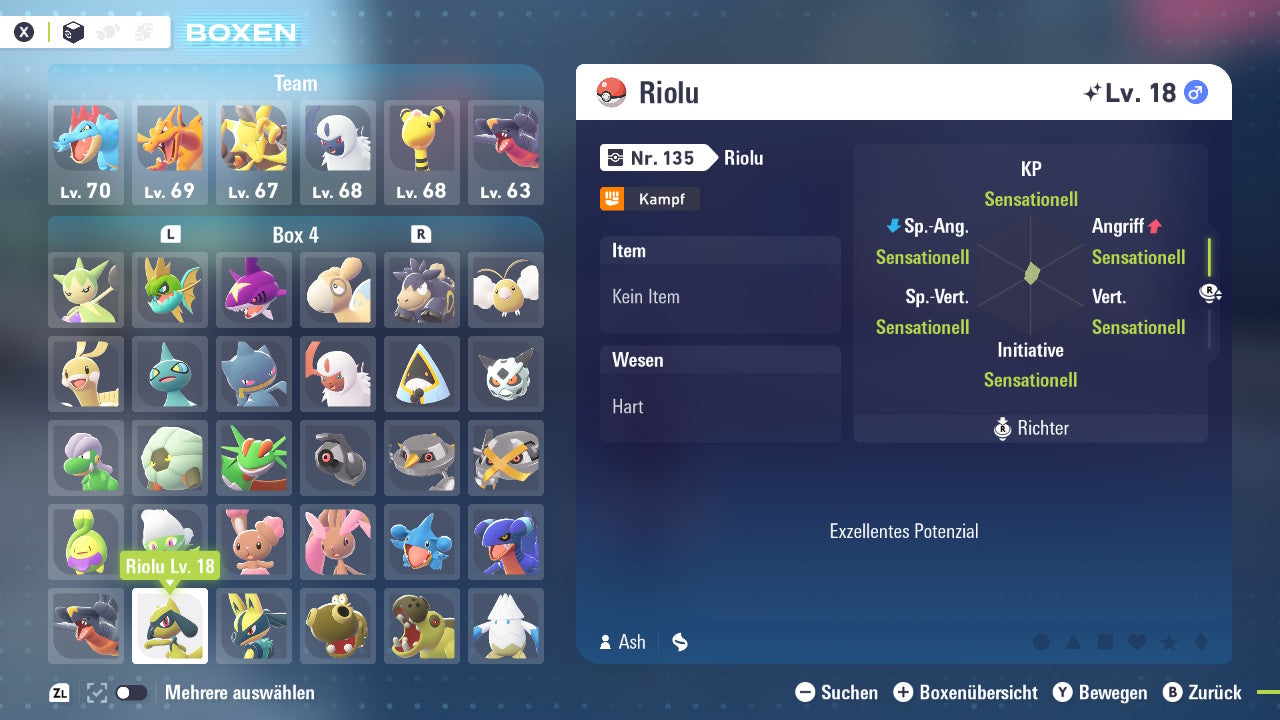Click the L button to go to previous box

(x=171, y=234)
